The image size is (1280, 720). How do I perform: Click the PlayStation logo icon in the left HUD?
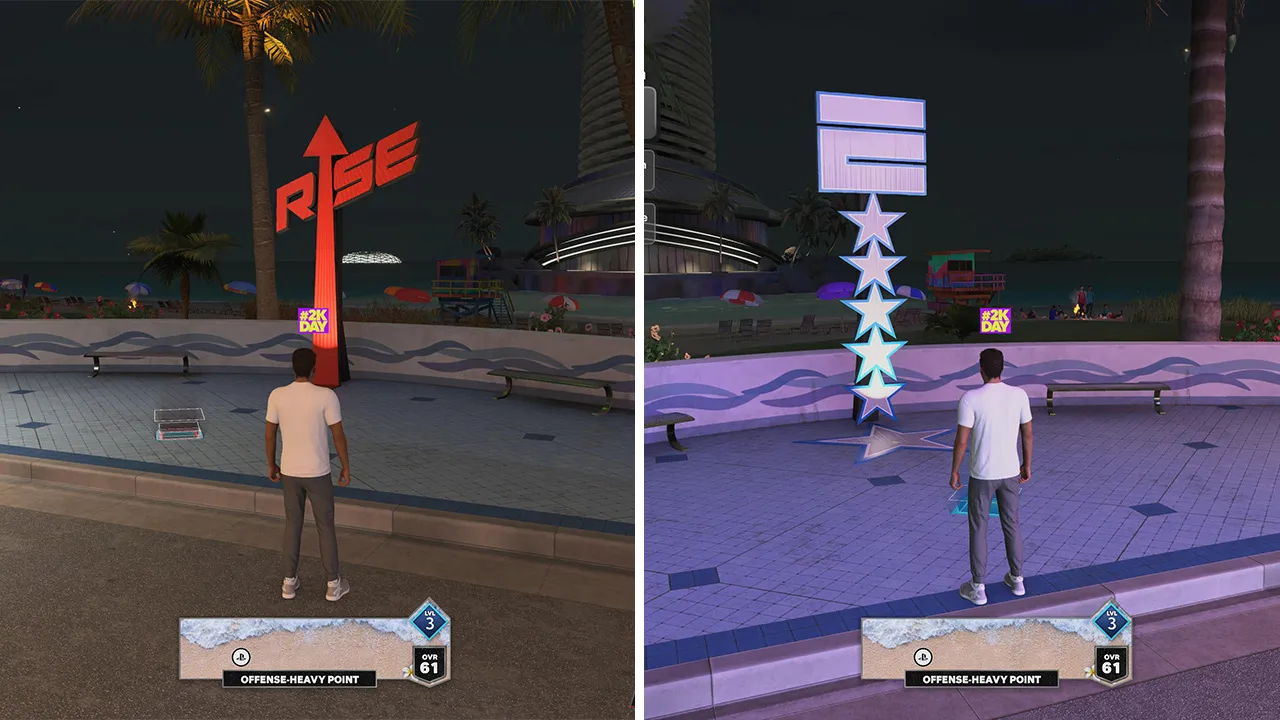[240, 657]
